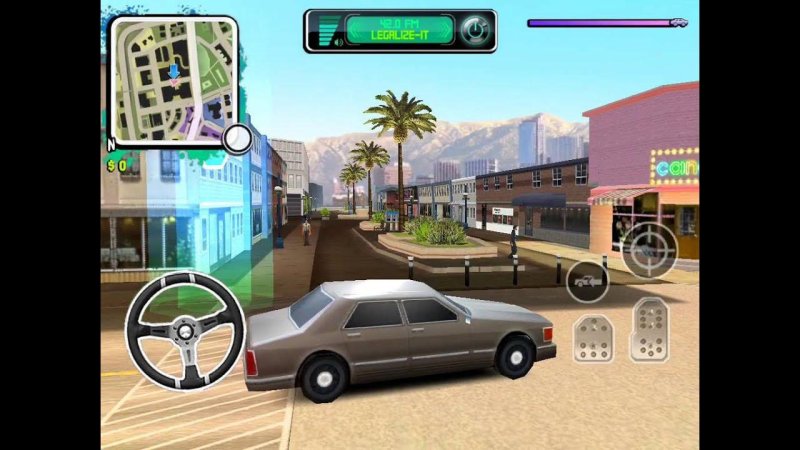Step on the gas pedal
Viewport: 800px width, 450px height.
click(648, 329)
